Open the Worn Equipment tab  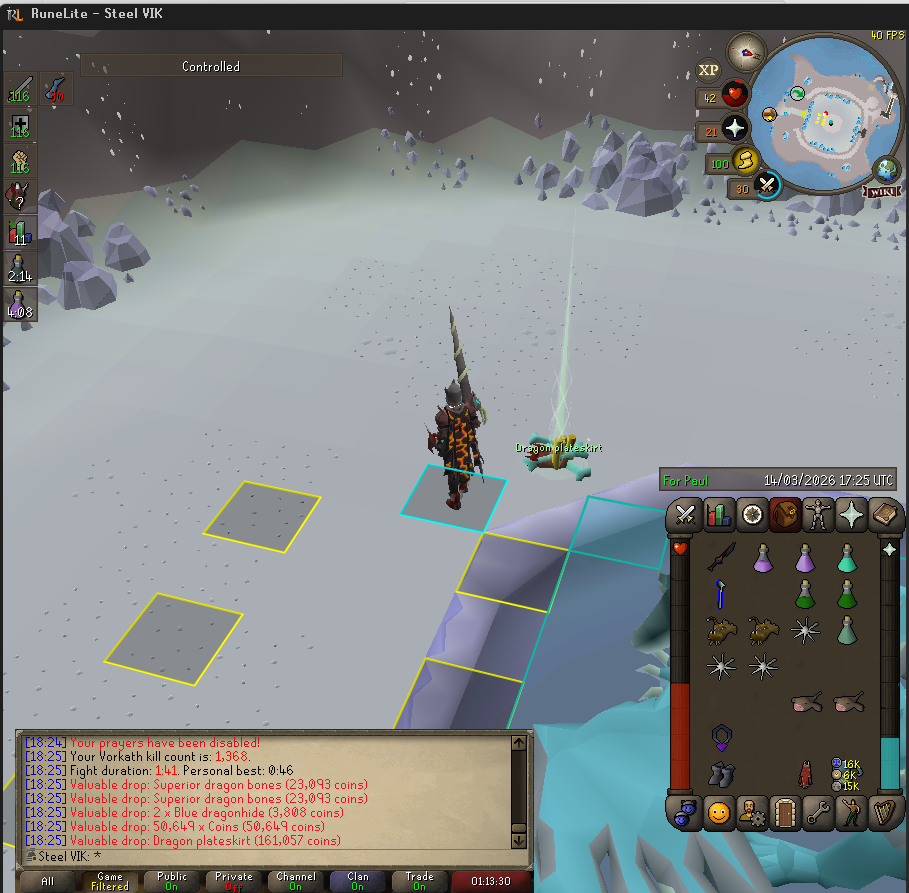point(818,515)
